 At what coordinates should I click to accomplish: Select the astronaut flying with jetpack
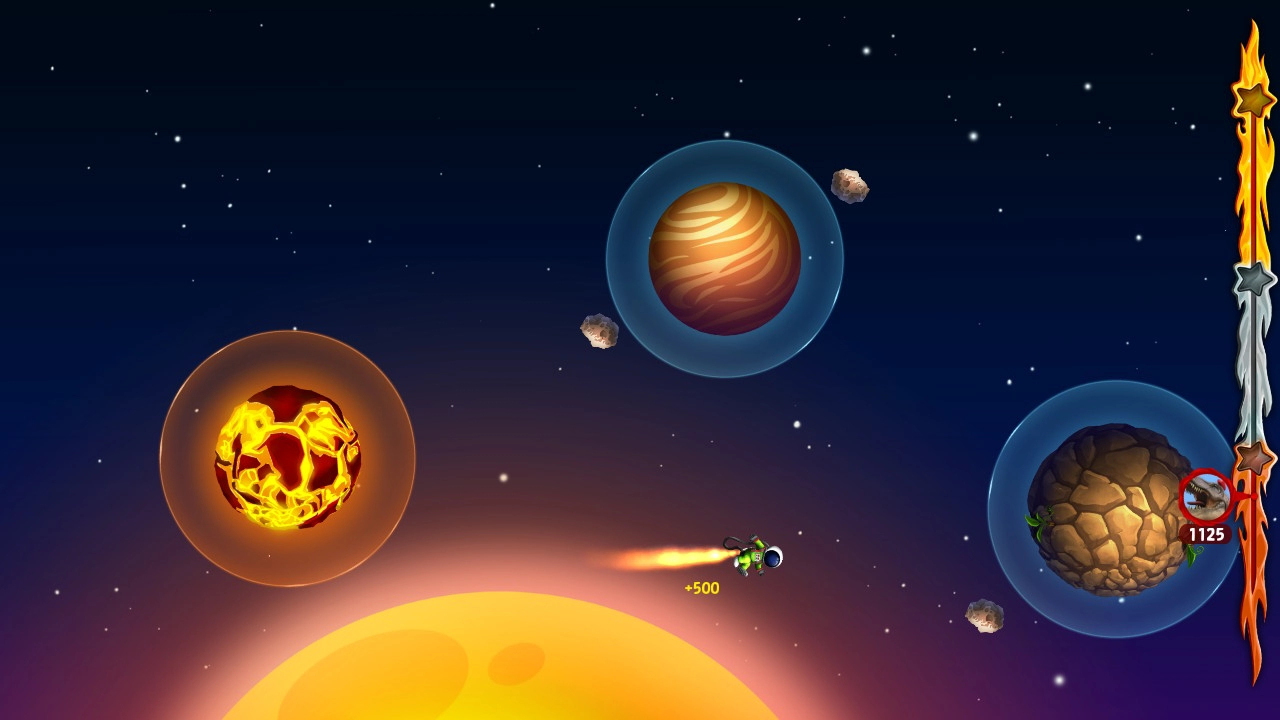(x=755, y=557)
